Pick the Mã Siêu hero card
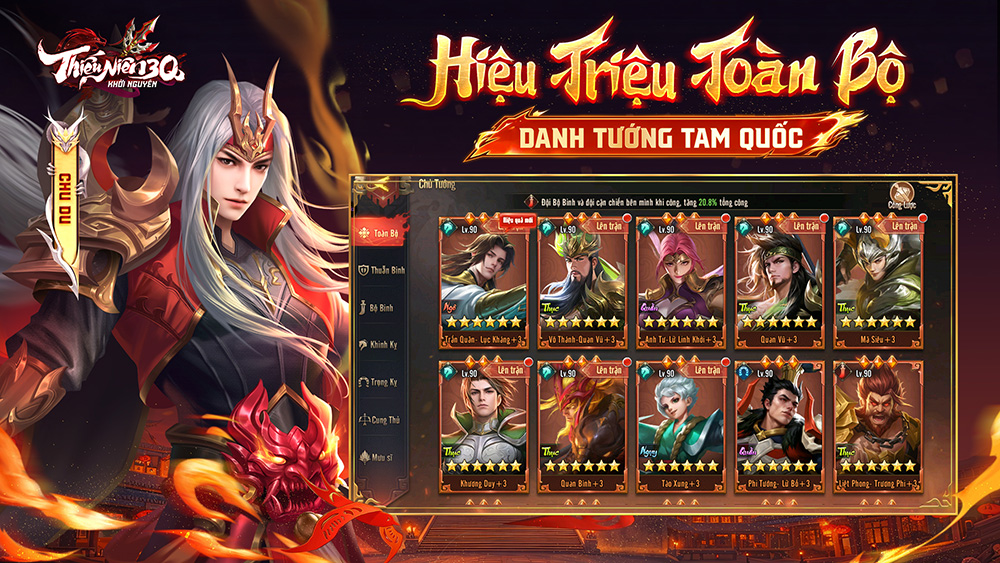1000x563 pixels. 877,278
